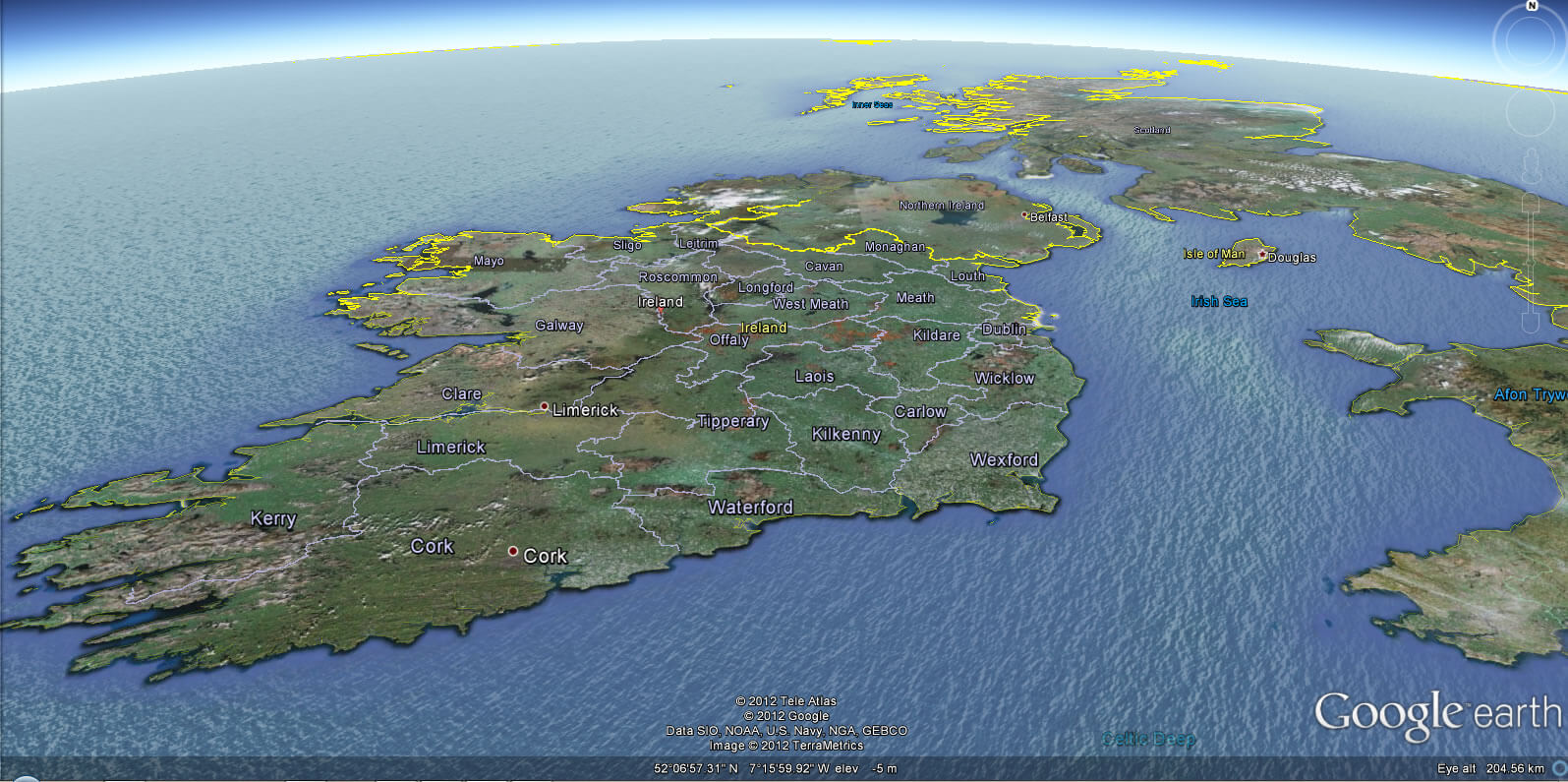Click the zoom slider handle

coord(1530,262)
